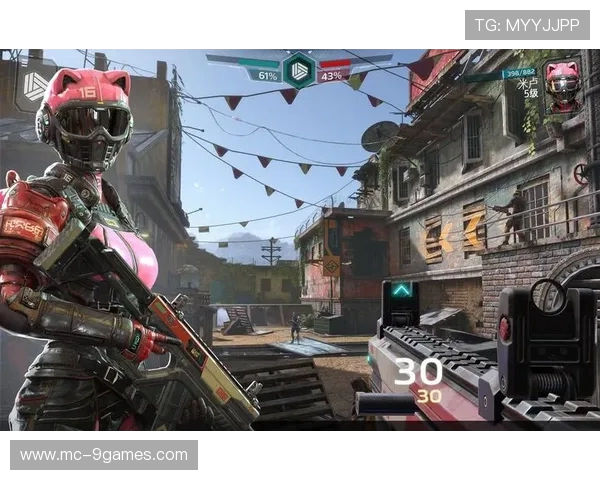This screenshot has width=600, height=480.
Task: Open the www.mc-9games.com watermark link
Action: point(104,455)
